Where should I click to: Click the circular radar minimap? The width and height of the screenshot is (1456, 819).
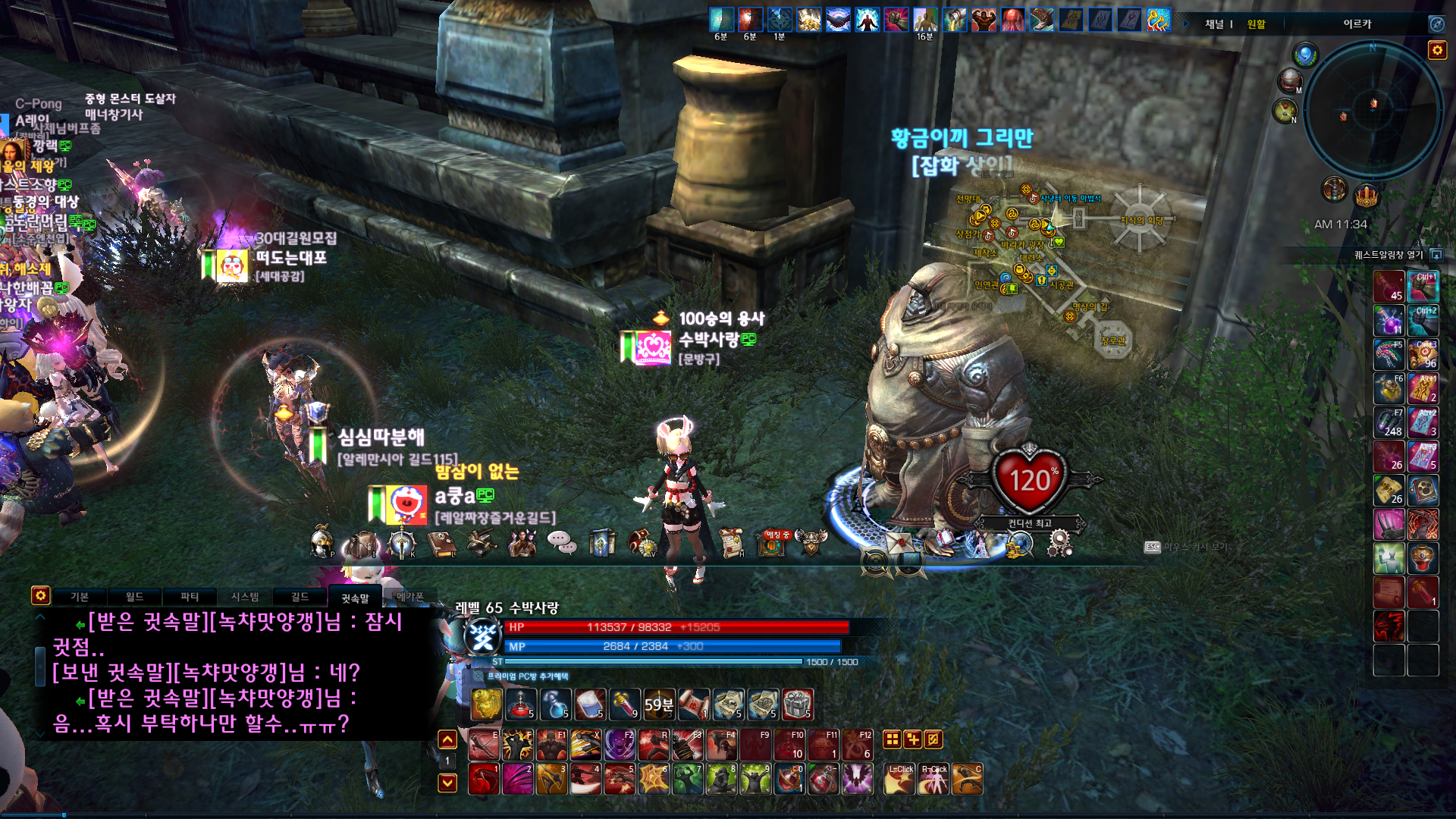click(1373, 111)
